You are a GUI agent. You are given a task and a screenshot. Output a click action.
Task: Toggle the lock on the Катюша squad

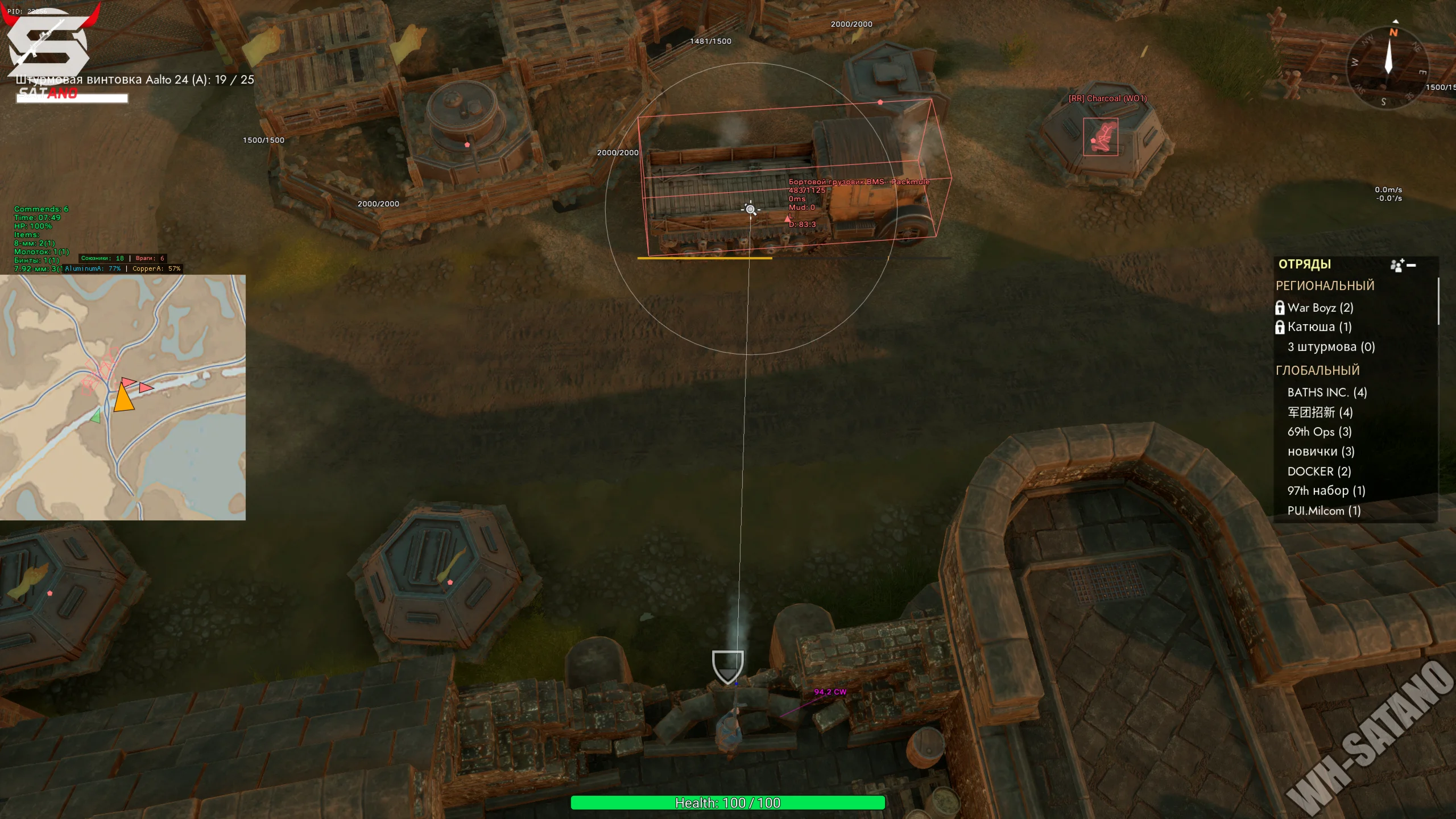pos(1280,328)
